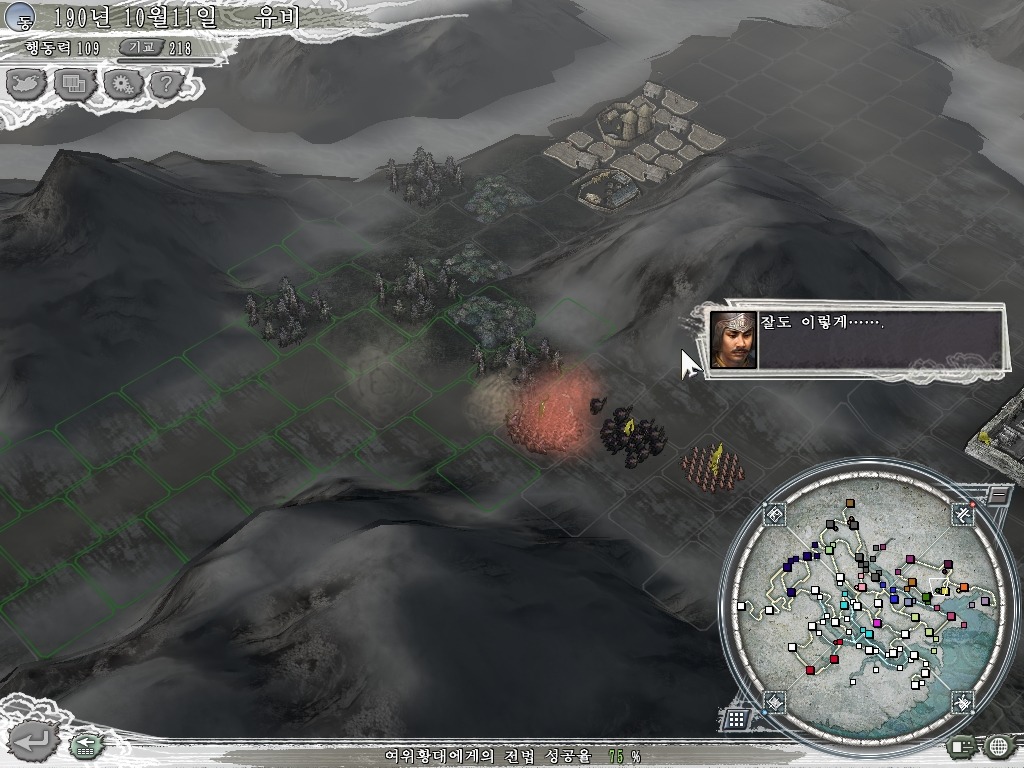Image resolution: width=1024 pixels, height=768 pixels.
Task: Advance the general's dialogue box
Action: [856, 340]
